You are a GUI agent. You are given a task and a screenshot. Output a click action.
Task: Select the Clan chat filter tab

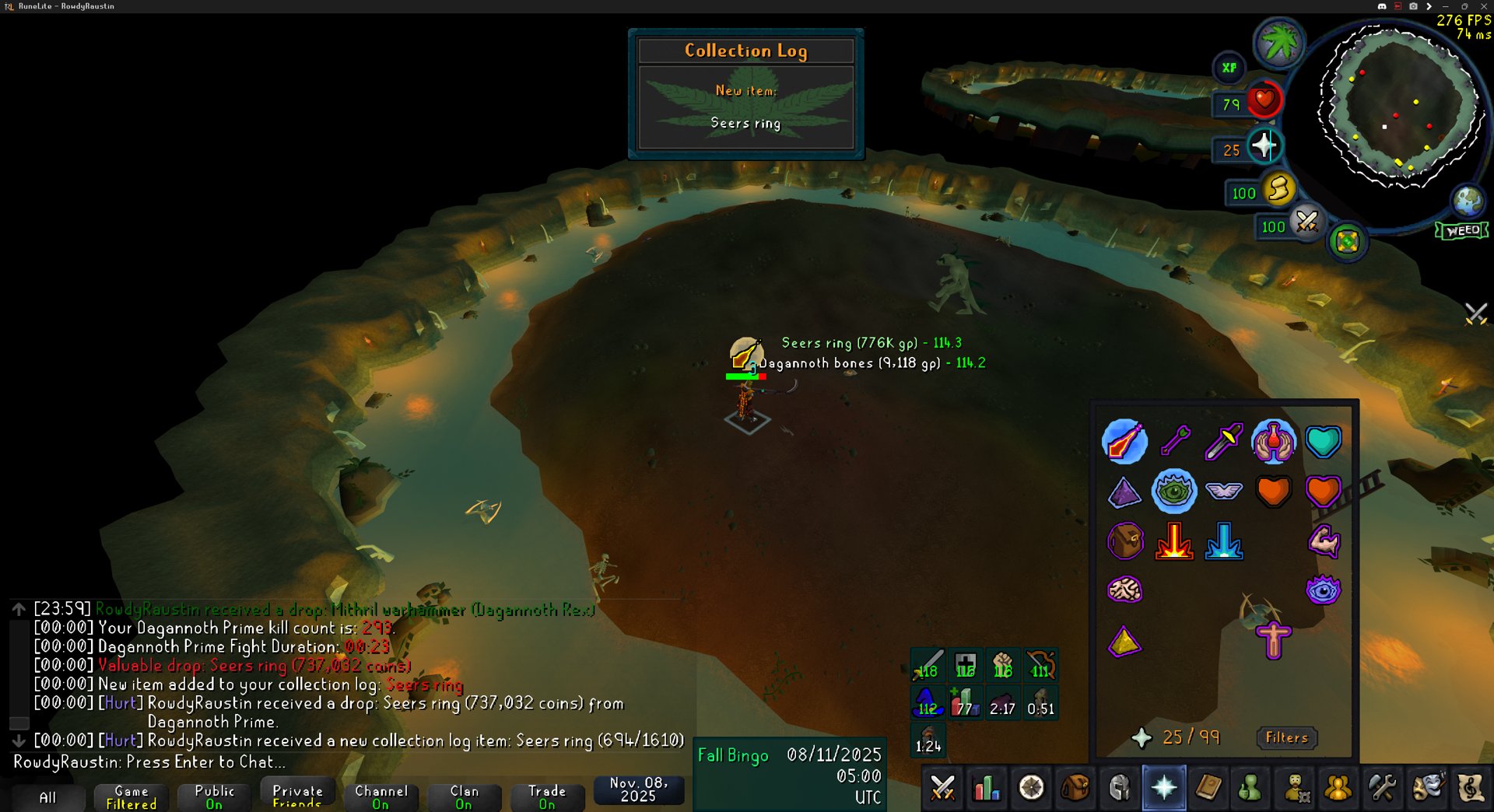pos(464,796)
